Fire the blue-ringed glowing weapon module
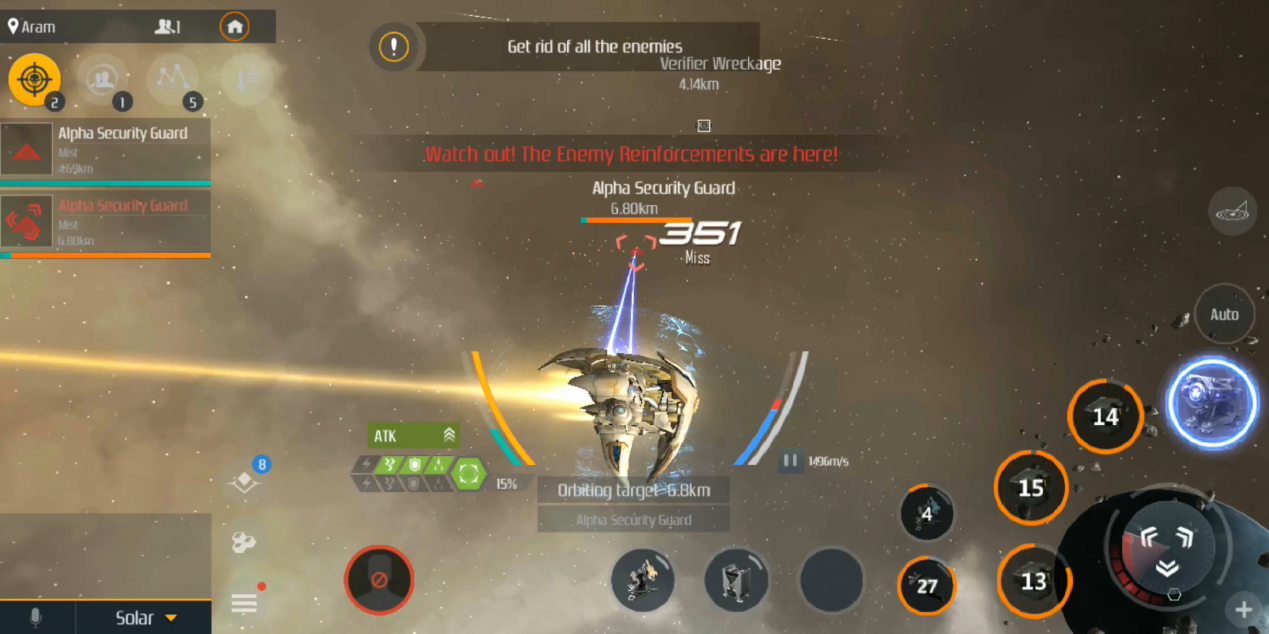Screen dimensions: 1269x634 pos(1212,403)
